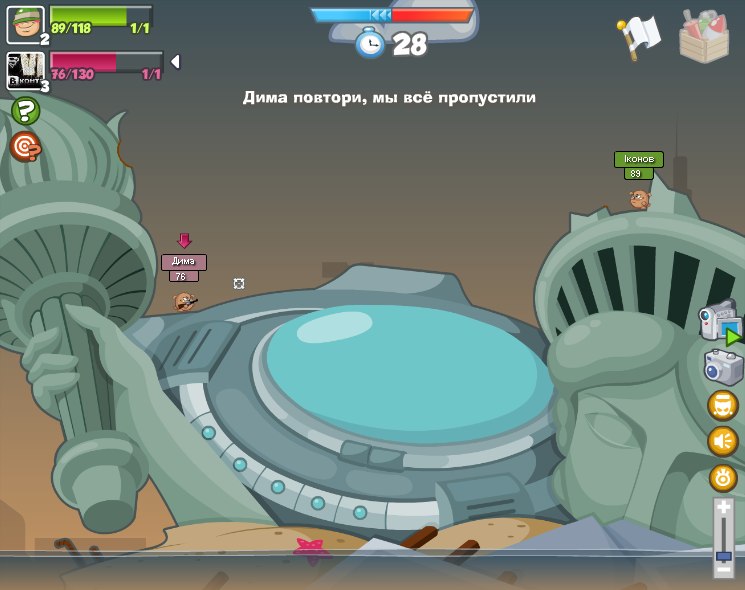Click the orange face icon button
745x590 pixels.
pyautogui.click(x=722, y=405)
